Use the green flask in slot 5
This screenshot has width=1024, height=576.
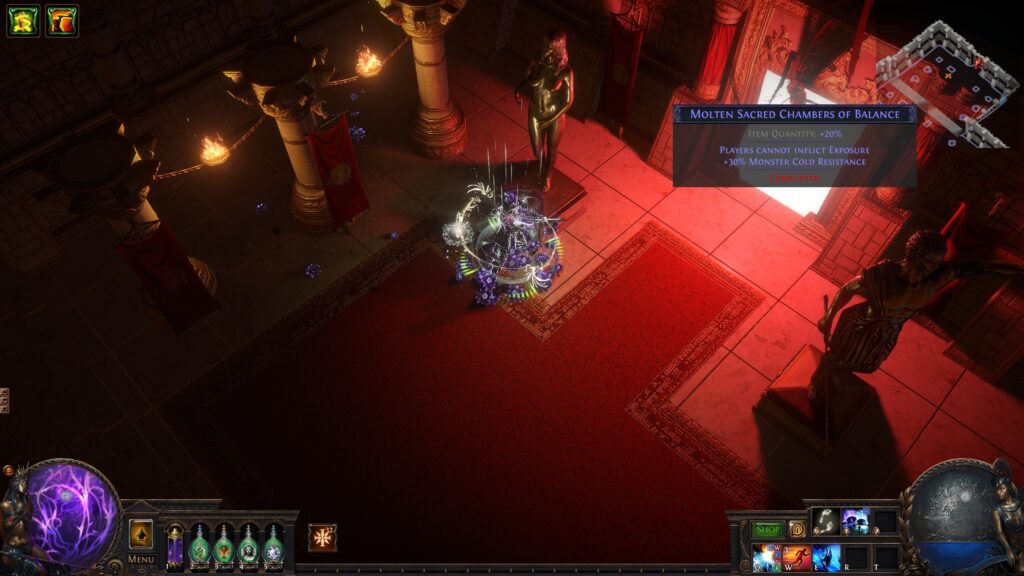(273, 546)
